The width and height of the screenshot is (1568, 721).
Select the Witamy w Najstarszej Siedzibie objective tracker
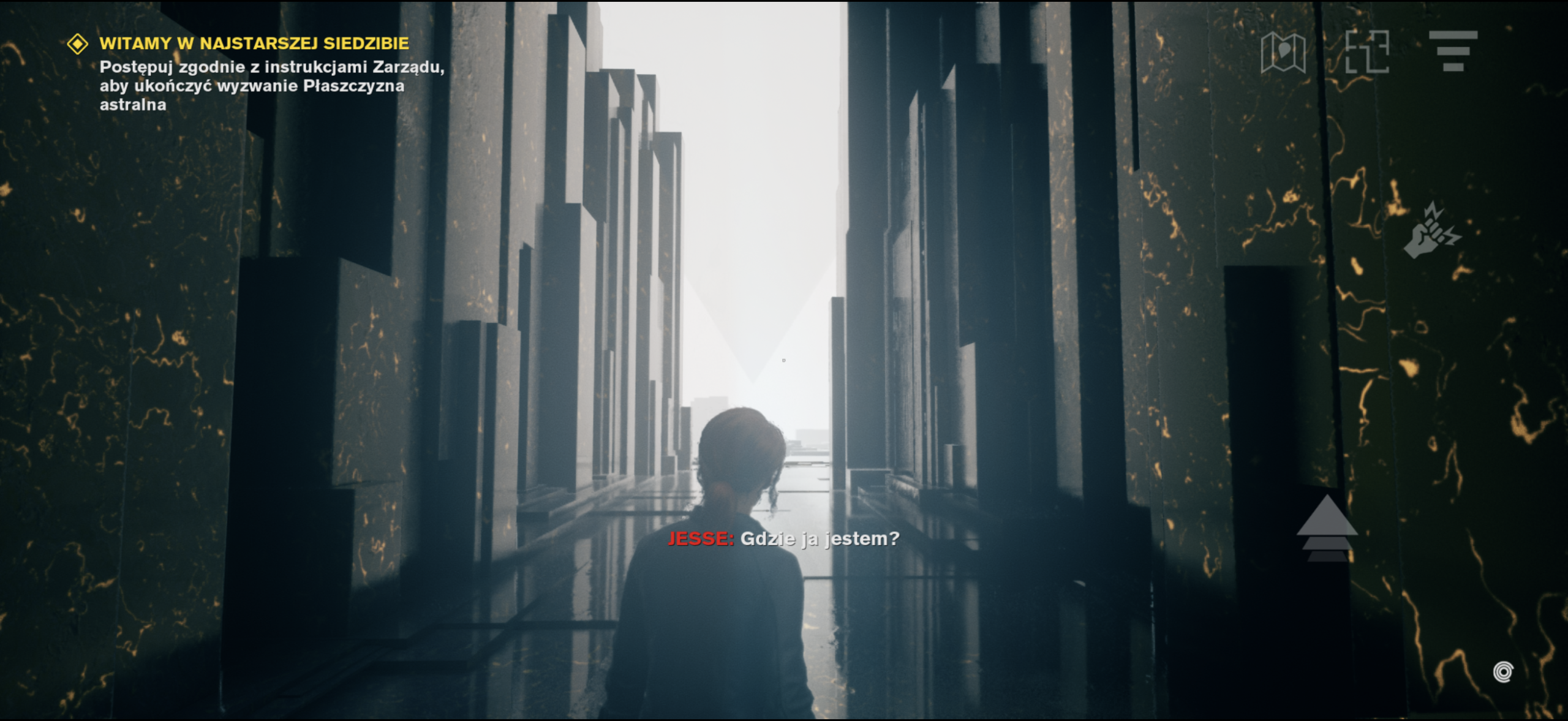254,44
